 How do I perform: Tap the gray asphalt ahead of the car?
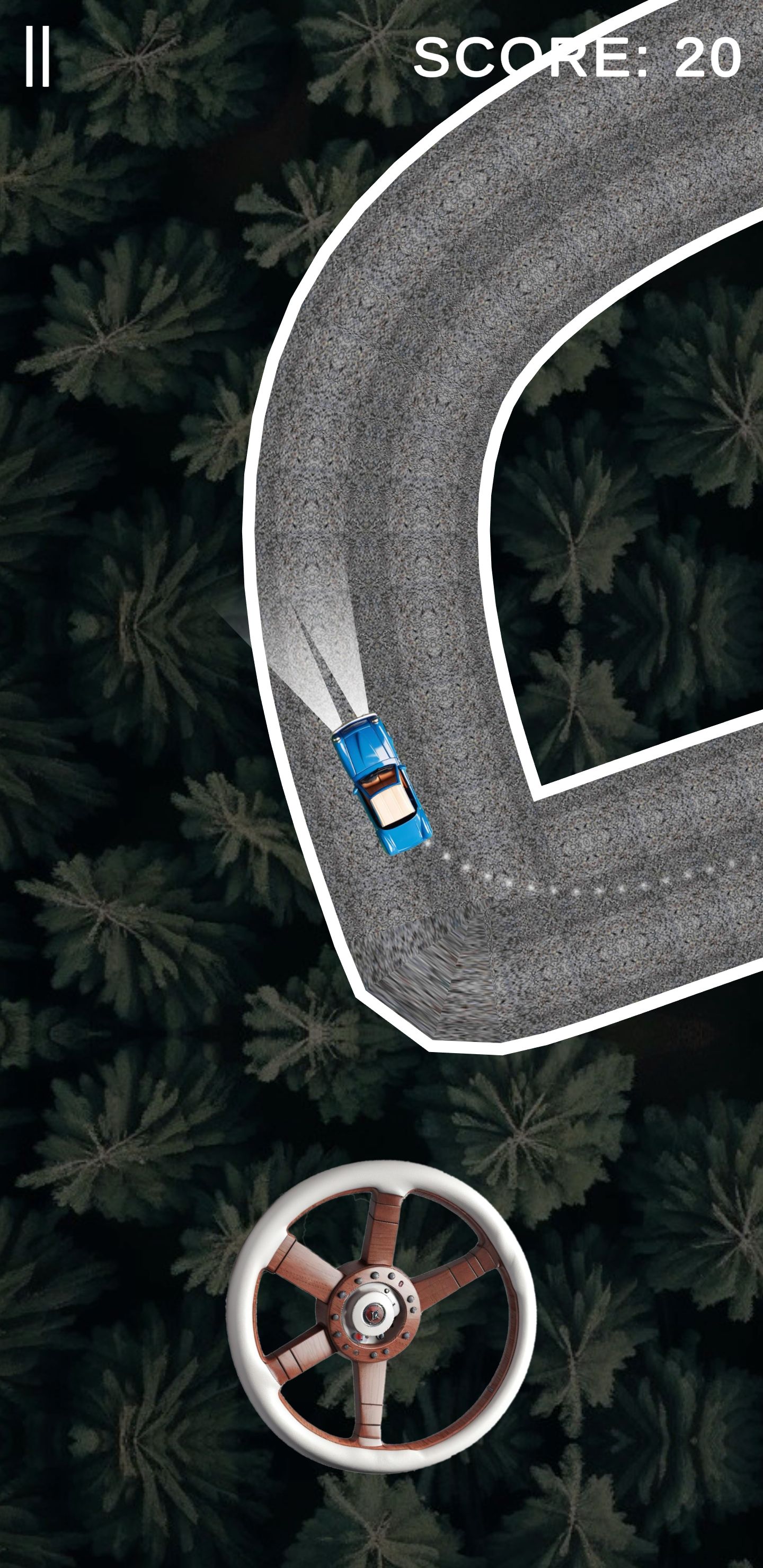click(426, 548)
